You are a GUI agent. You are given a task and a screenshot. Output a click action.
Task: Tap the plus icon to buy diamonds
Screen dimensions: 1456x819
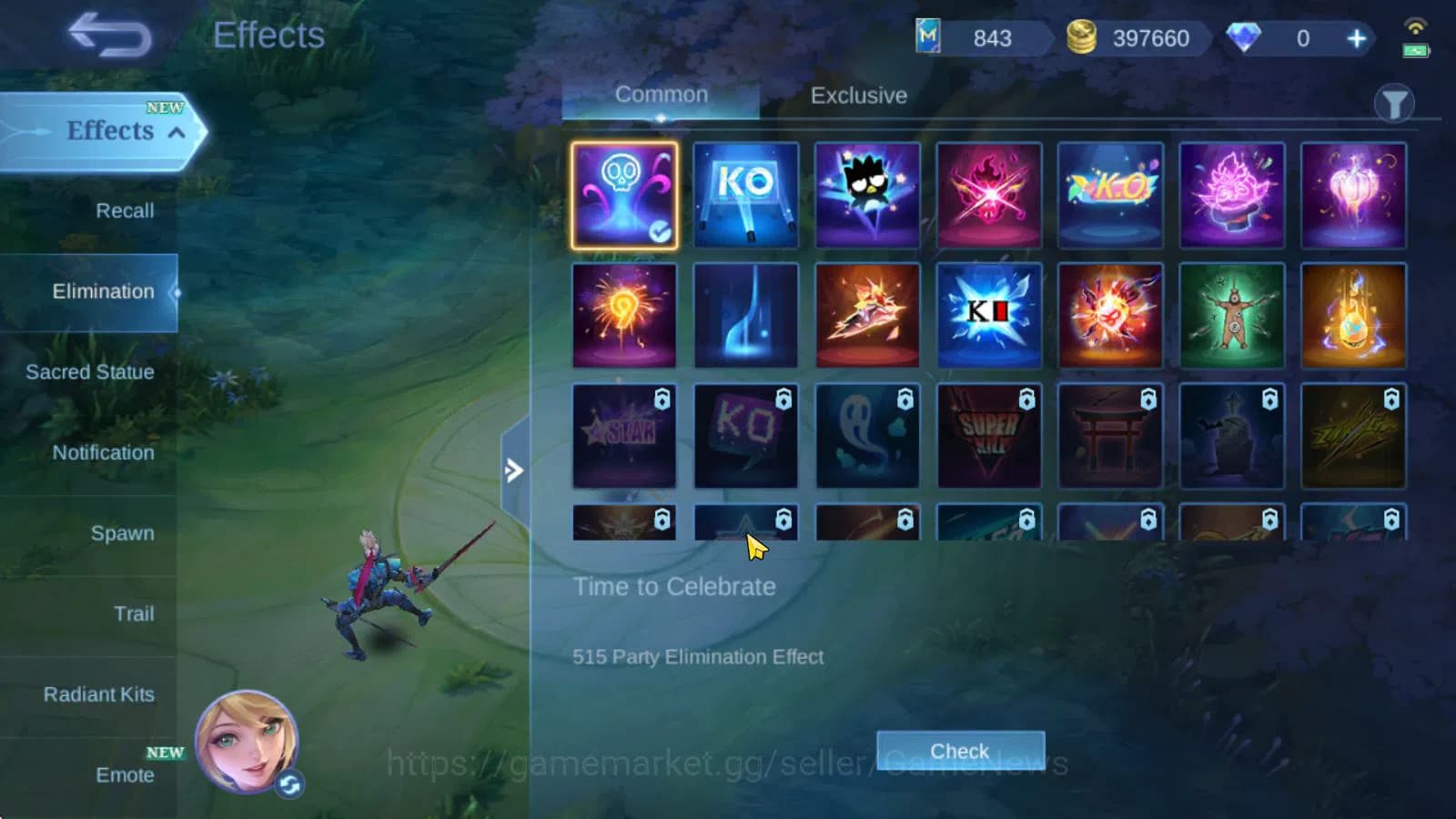pos(1355,39)
